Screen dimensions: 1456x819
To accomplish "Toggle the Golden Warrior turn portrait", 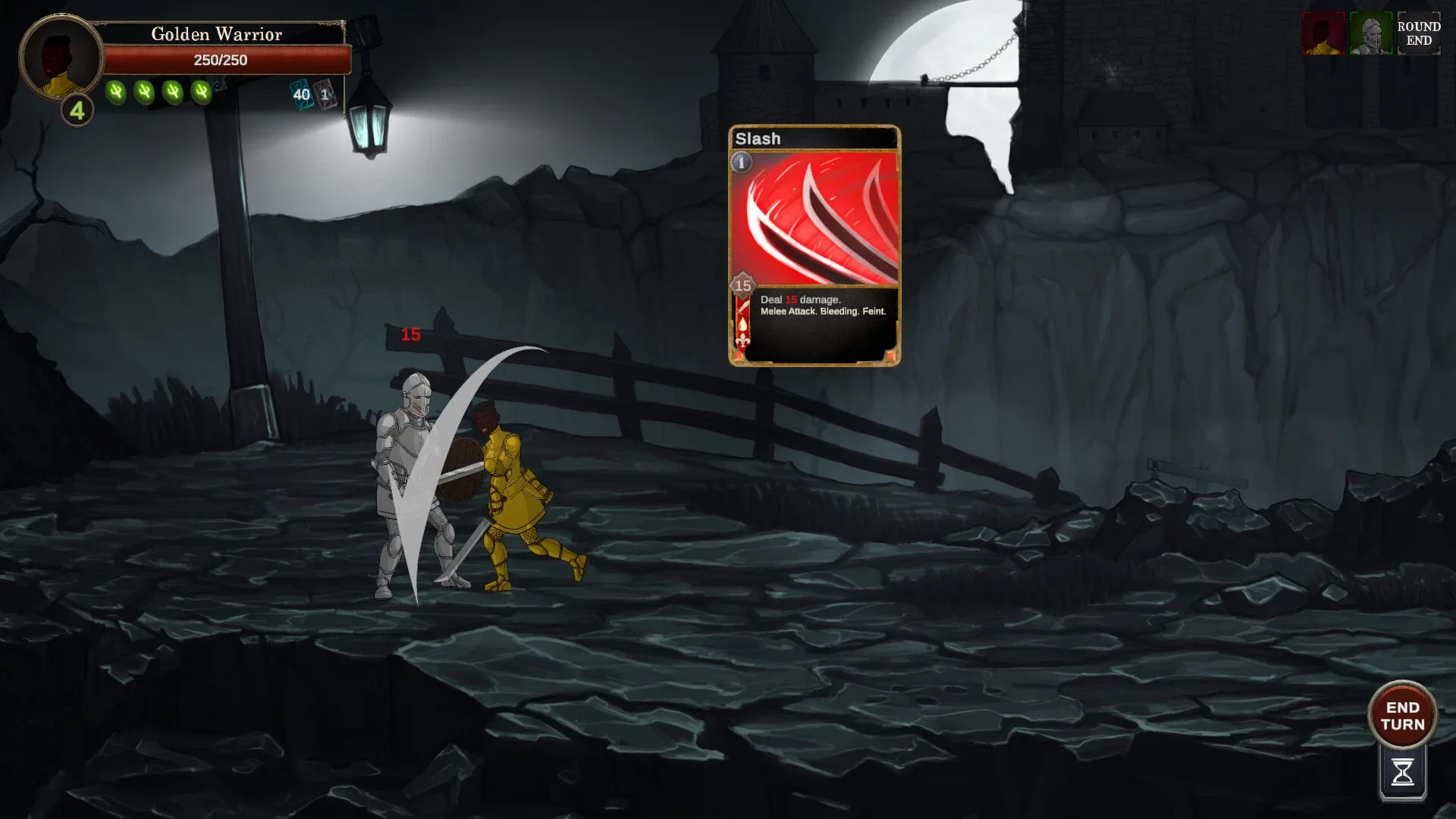I will point(1324,34).
